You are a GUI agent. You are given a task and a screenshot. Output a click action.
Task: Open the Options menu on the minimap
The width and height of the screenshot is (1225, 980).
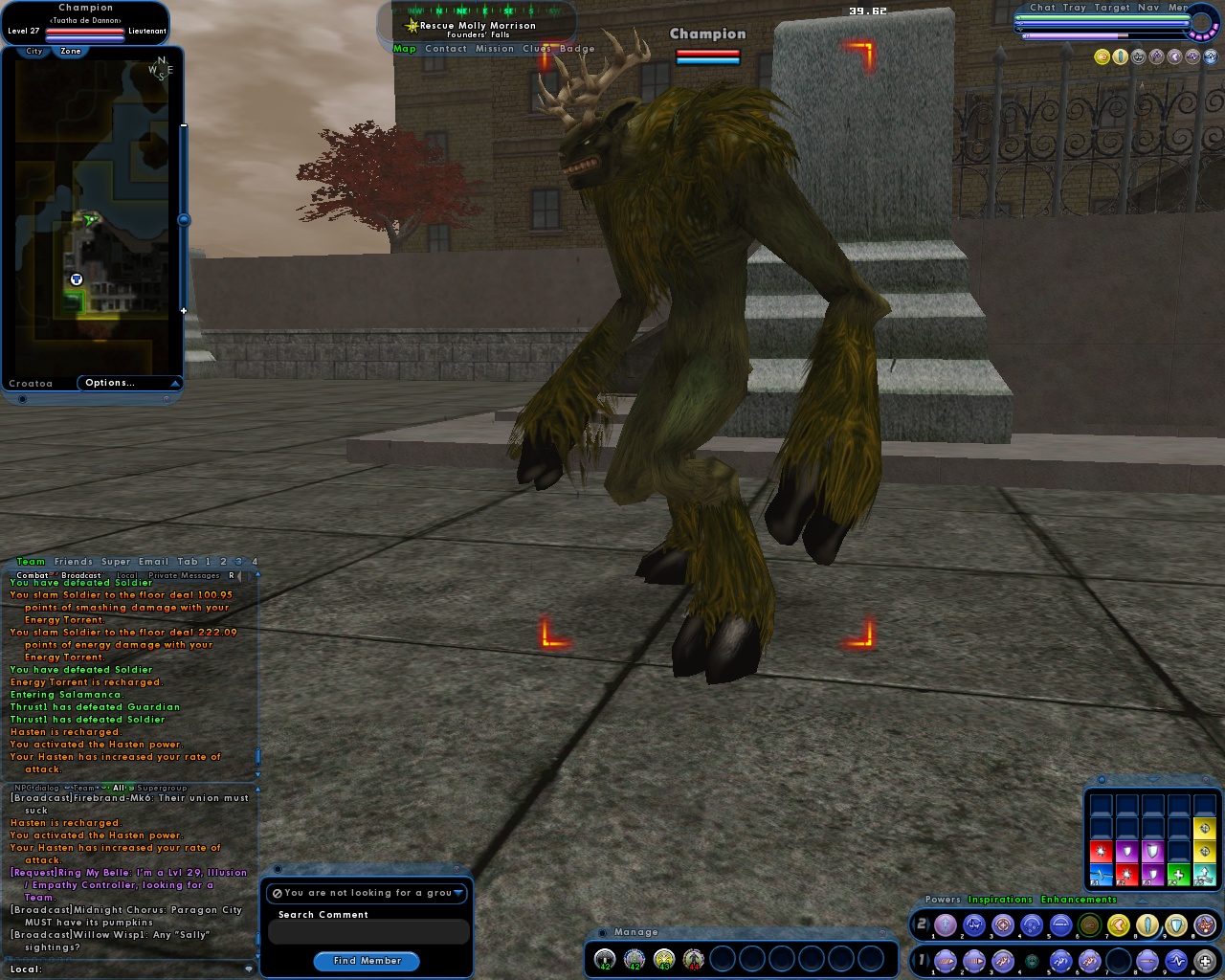pyautogui.click(x=110, y=382)
